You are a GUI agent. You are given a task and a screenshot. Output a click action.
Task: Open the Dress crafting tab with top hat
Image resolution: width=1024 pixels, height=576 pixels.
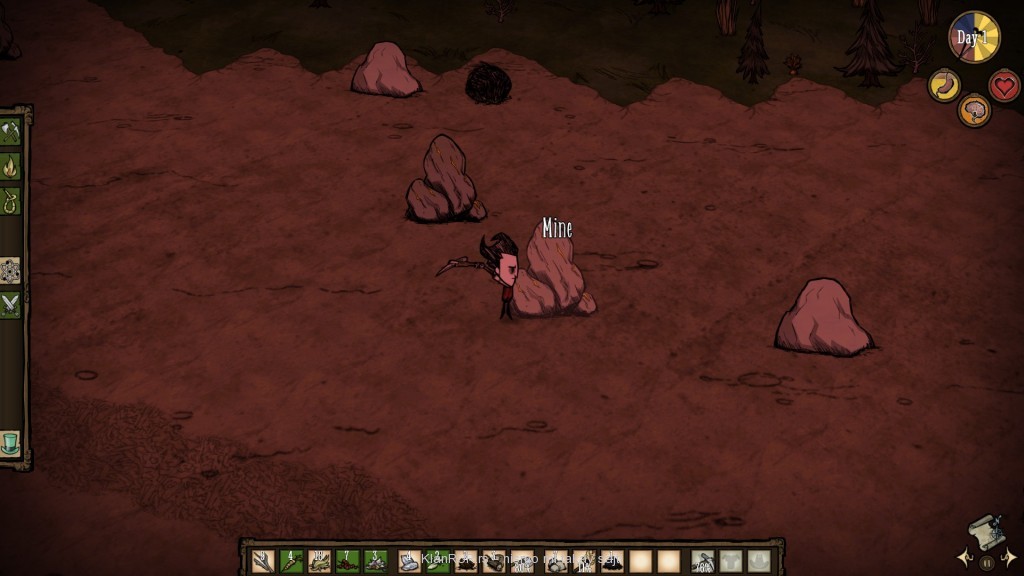point(11,443)
